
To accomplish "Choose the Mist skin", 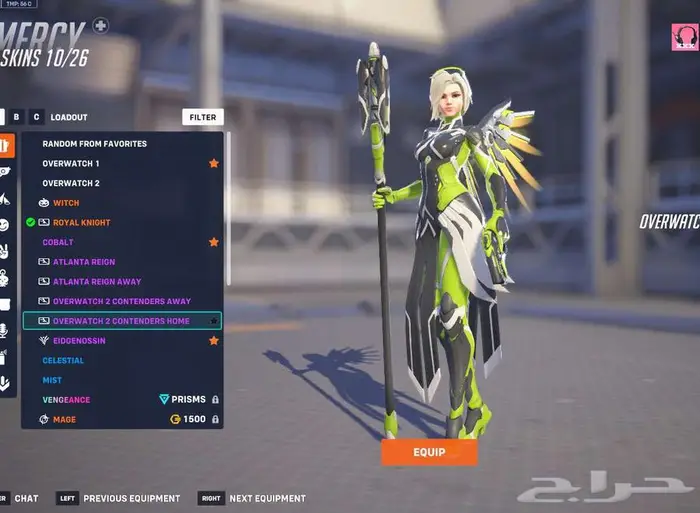I will point(52,380).
